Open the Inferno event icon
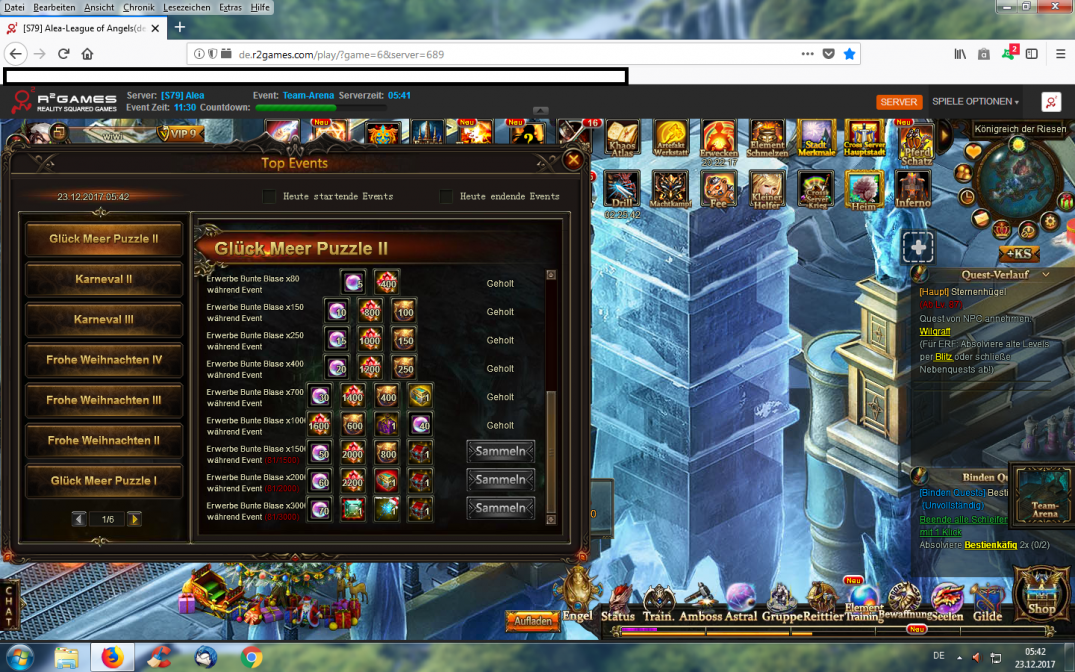This screenshot has width=1075, height=672. coord(912,188)
